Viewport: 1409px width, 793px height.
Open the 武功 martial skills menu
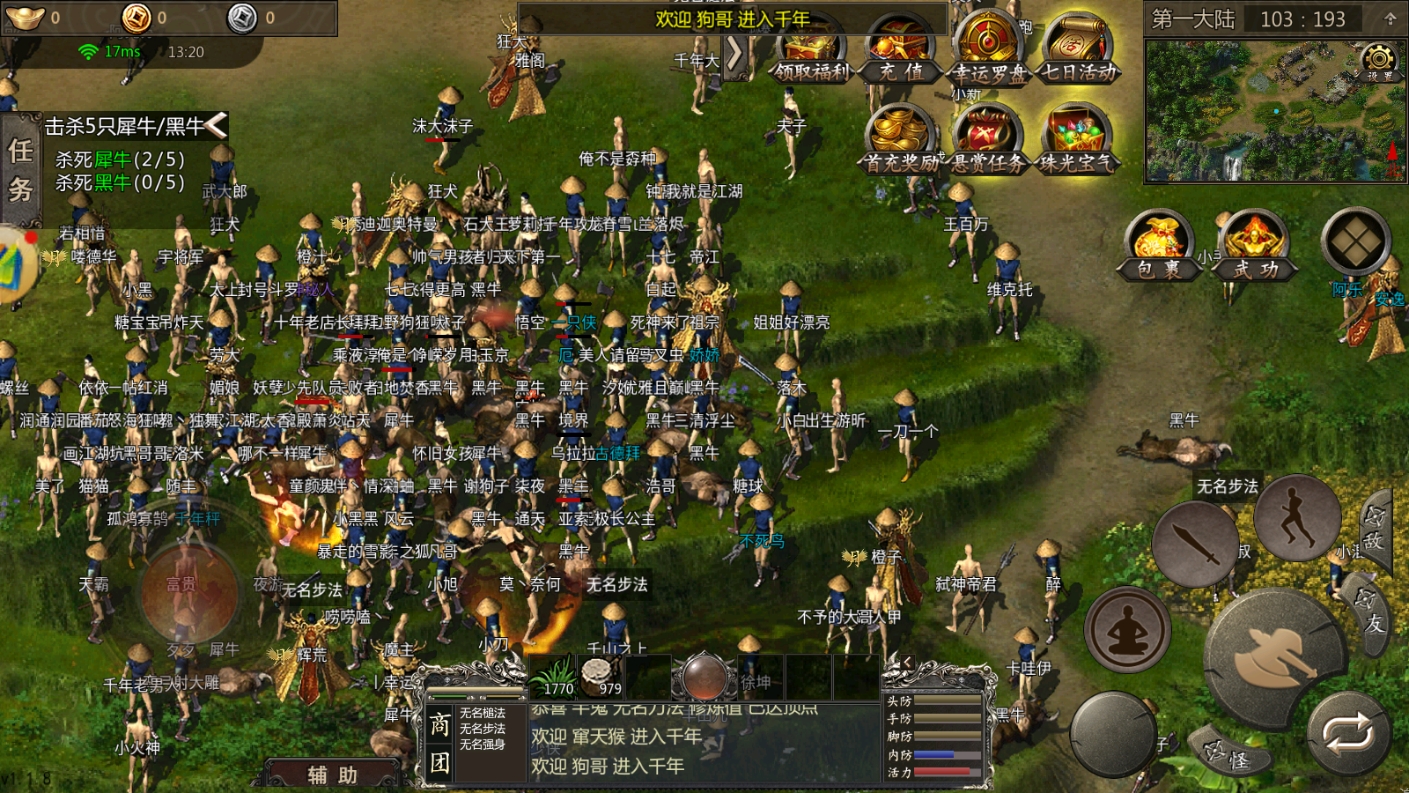click(1254, 244)
